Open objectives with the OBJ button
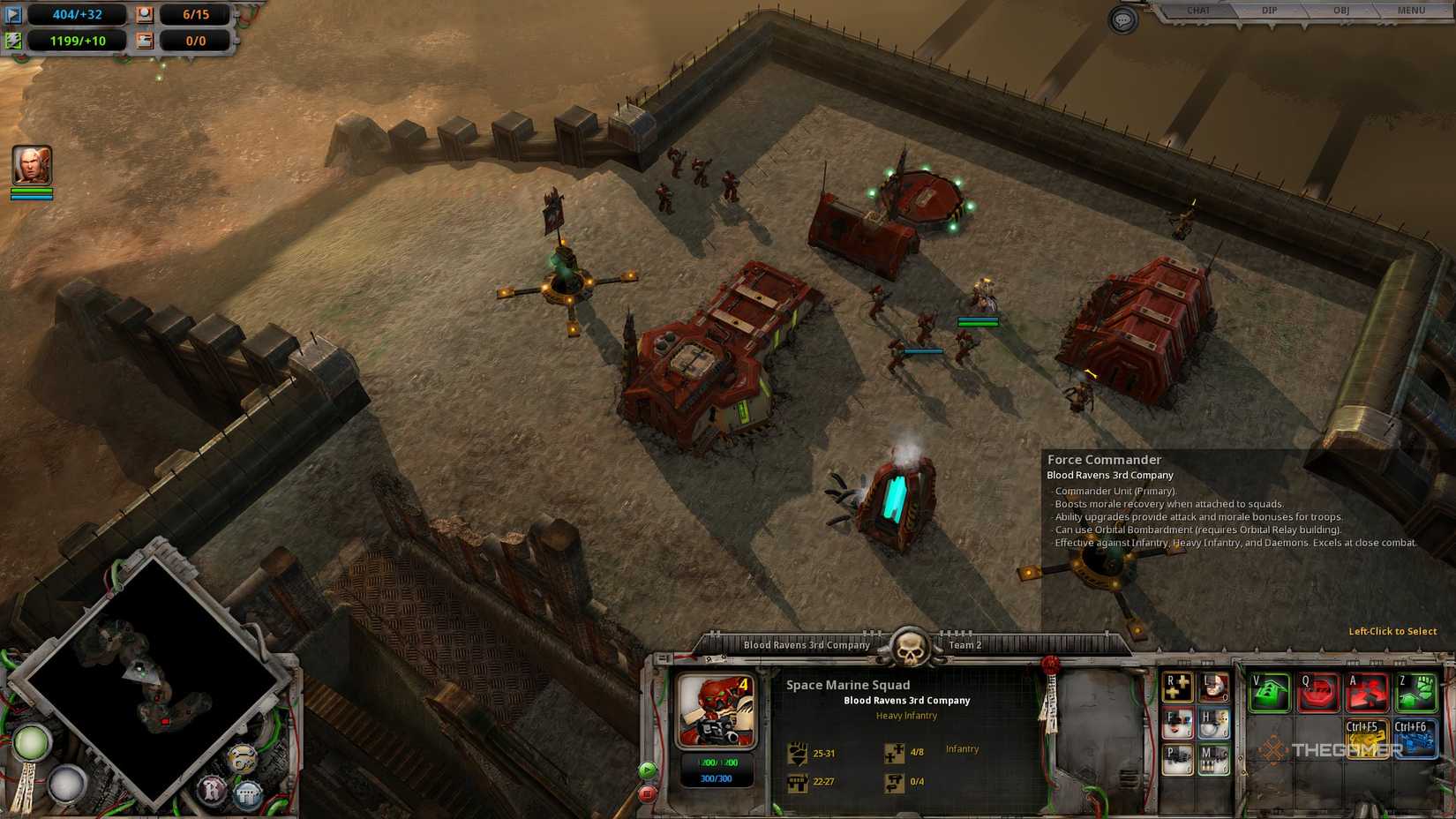 [x=1340, y=9]
